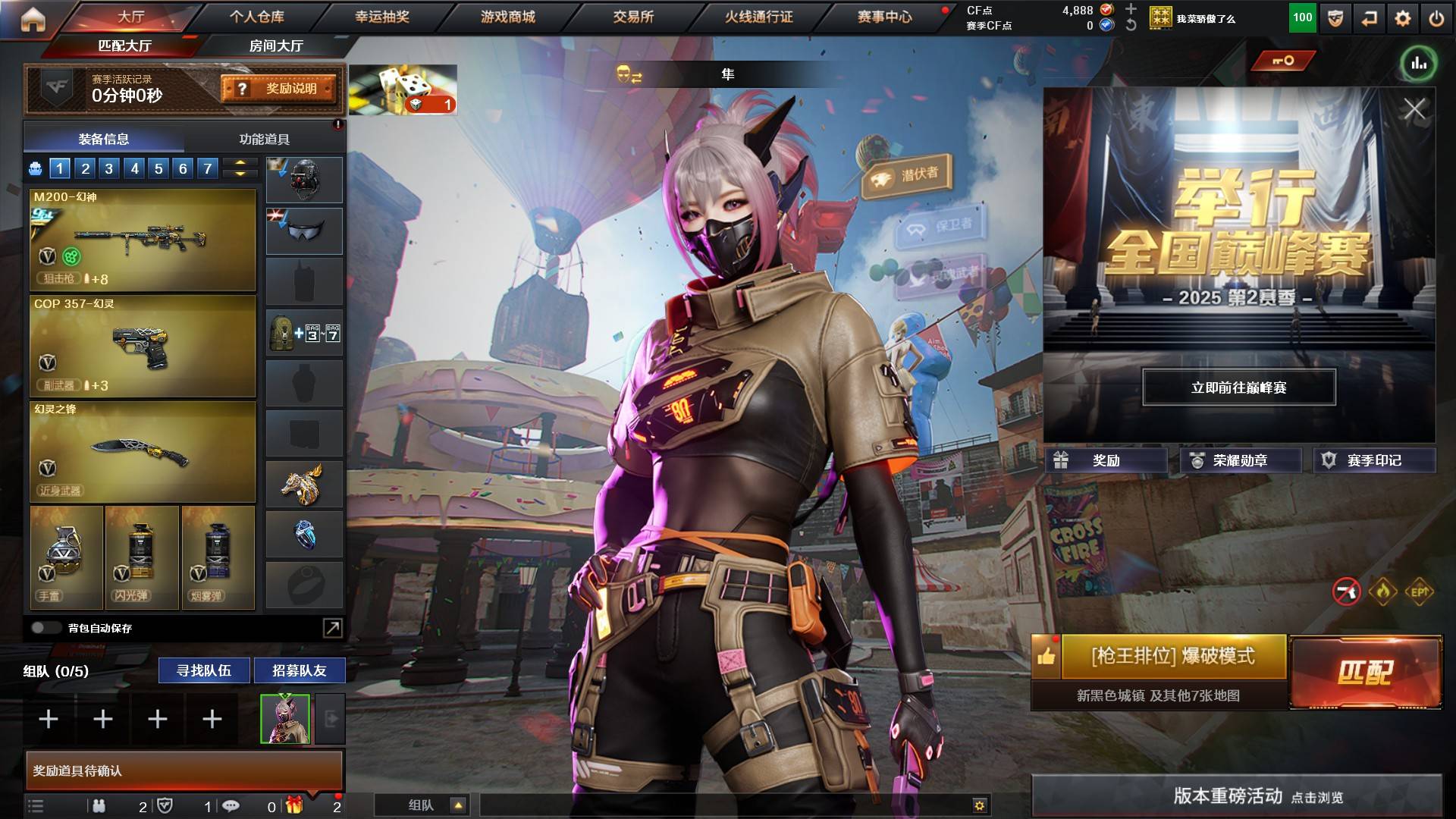Click the 奖励说明 help button
The image size is (1456, 819).
coord(279,89)
